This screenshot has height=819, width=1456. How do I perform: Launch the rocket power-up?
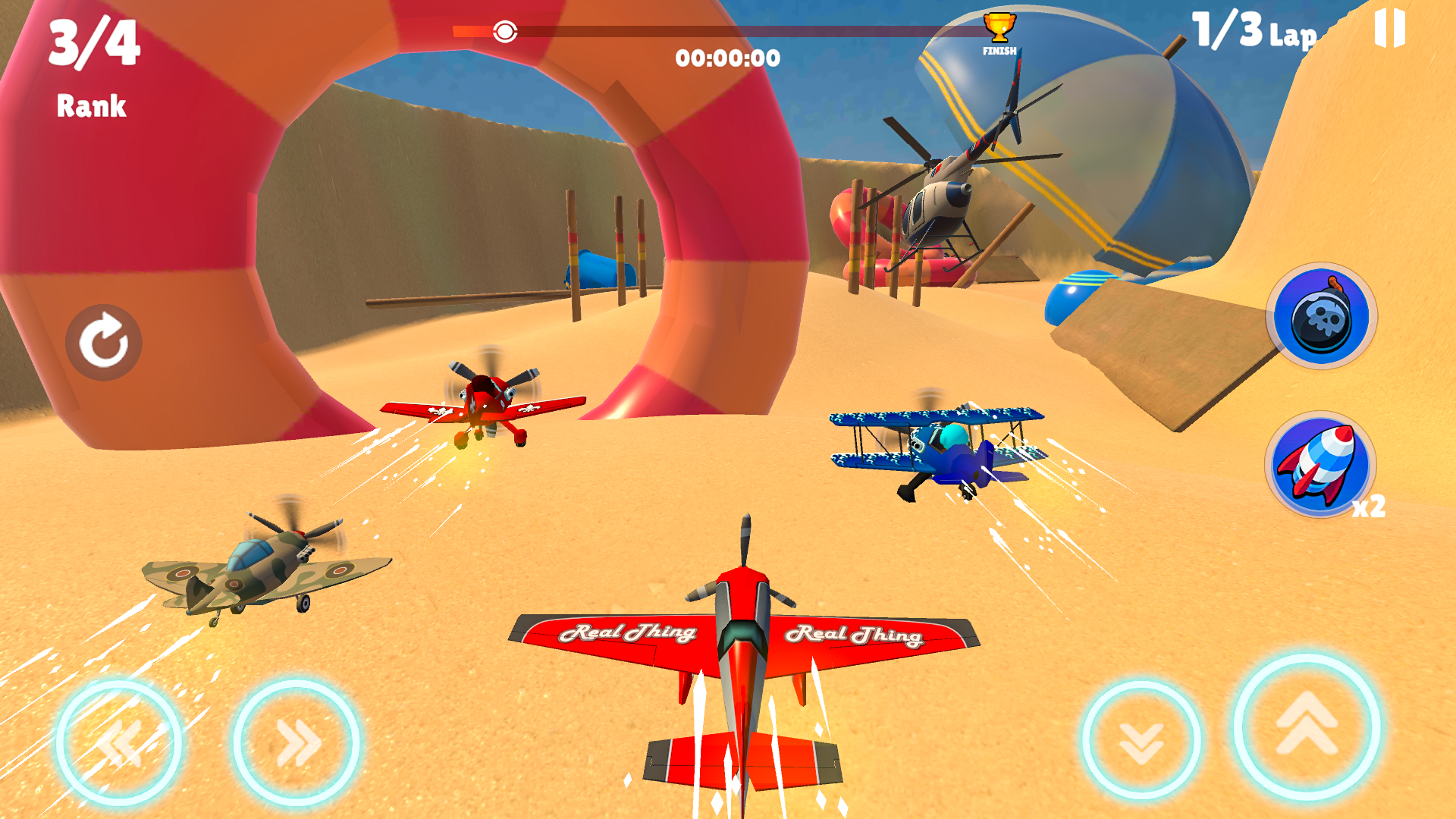[x=1321, y=464]
